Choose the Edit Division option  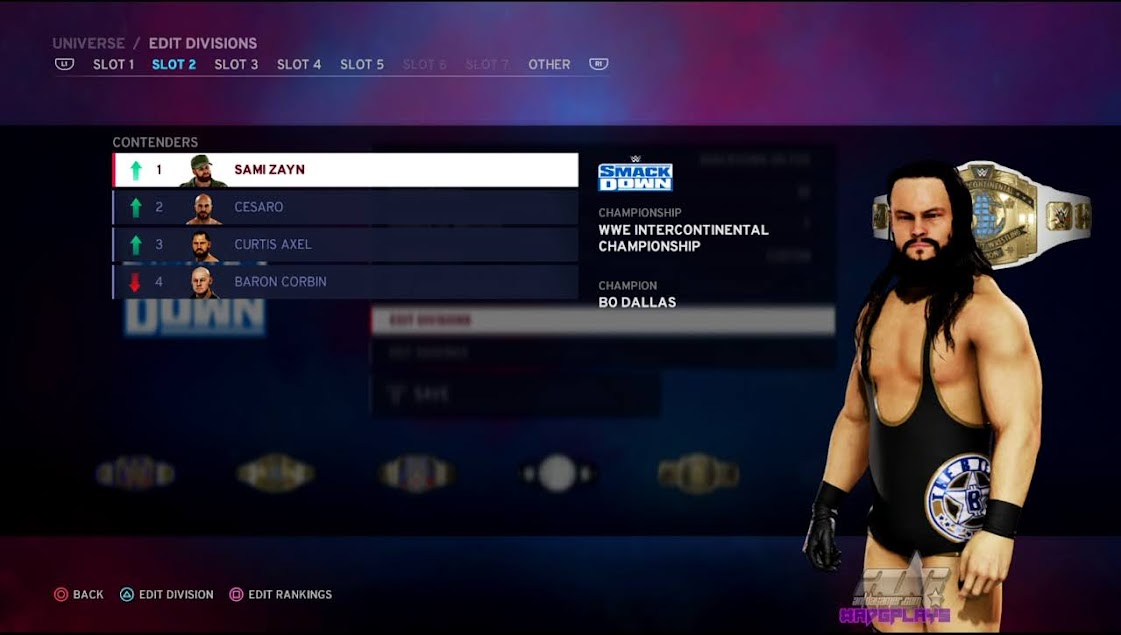pyautogui.click(x=167, y=594)
